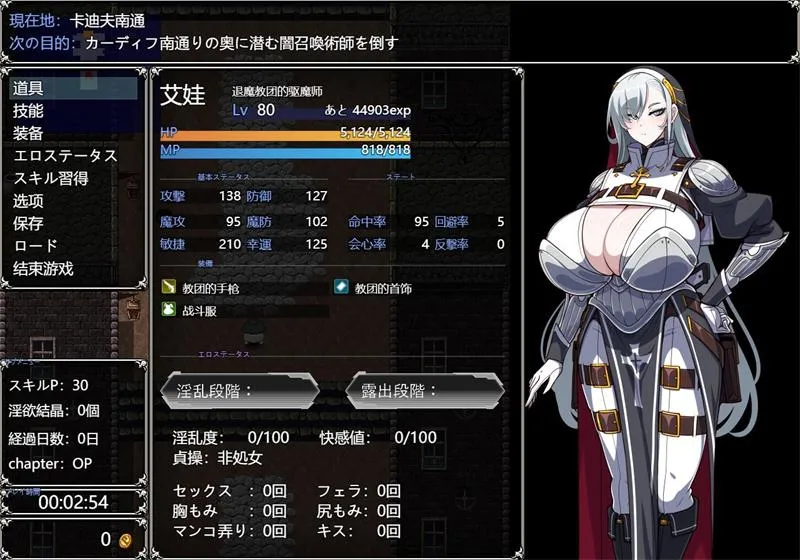The image size is (800, 560).
Task: Open the スキル習得 skill learning menu
Action: click(50, 178)
